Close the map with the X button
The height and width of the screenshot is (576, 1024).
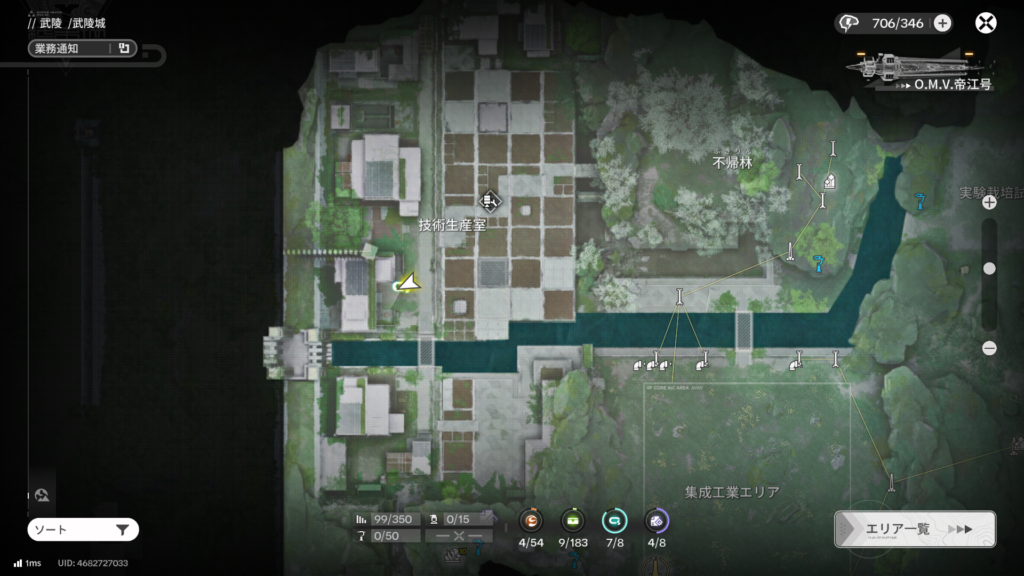[986, 23]
